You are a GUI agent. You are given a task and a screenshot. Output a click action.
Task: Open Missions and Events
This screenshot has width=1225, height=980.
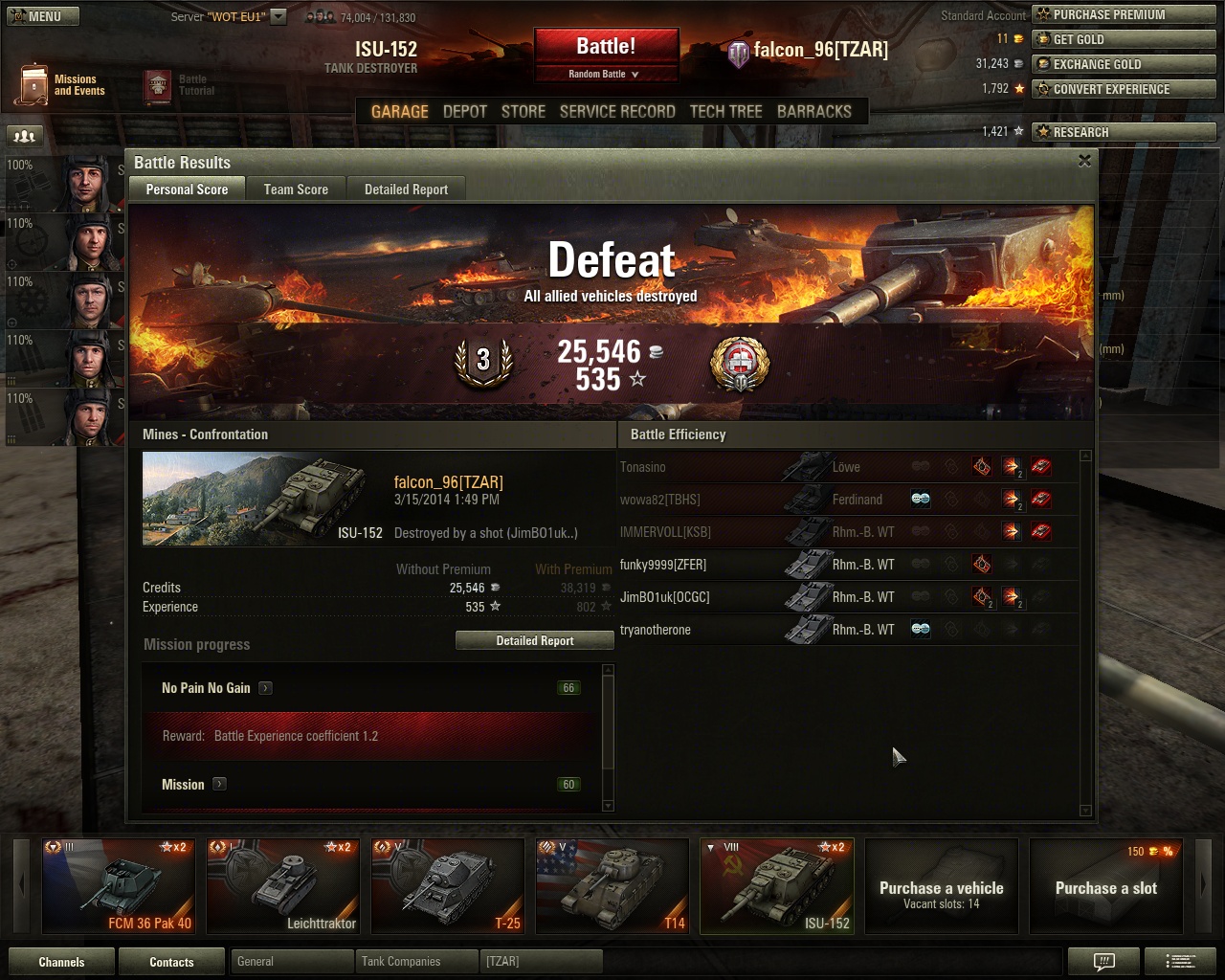coord(60,85)
